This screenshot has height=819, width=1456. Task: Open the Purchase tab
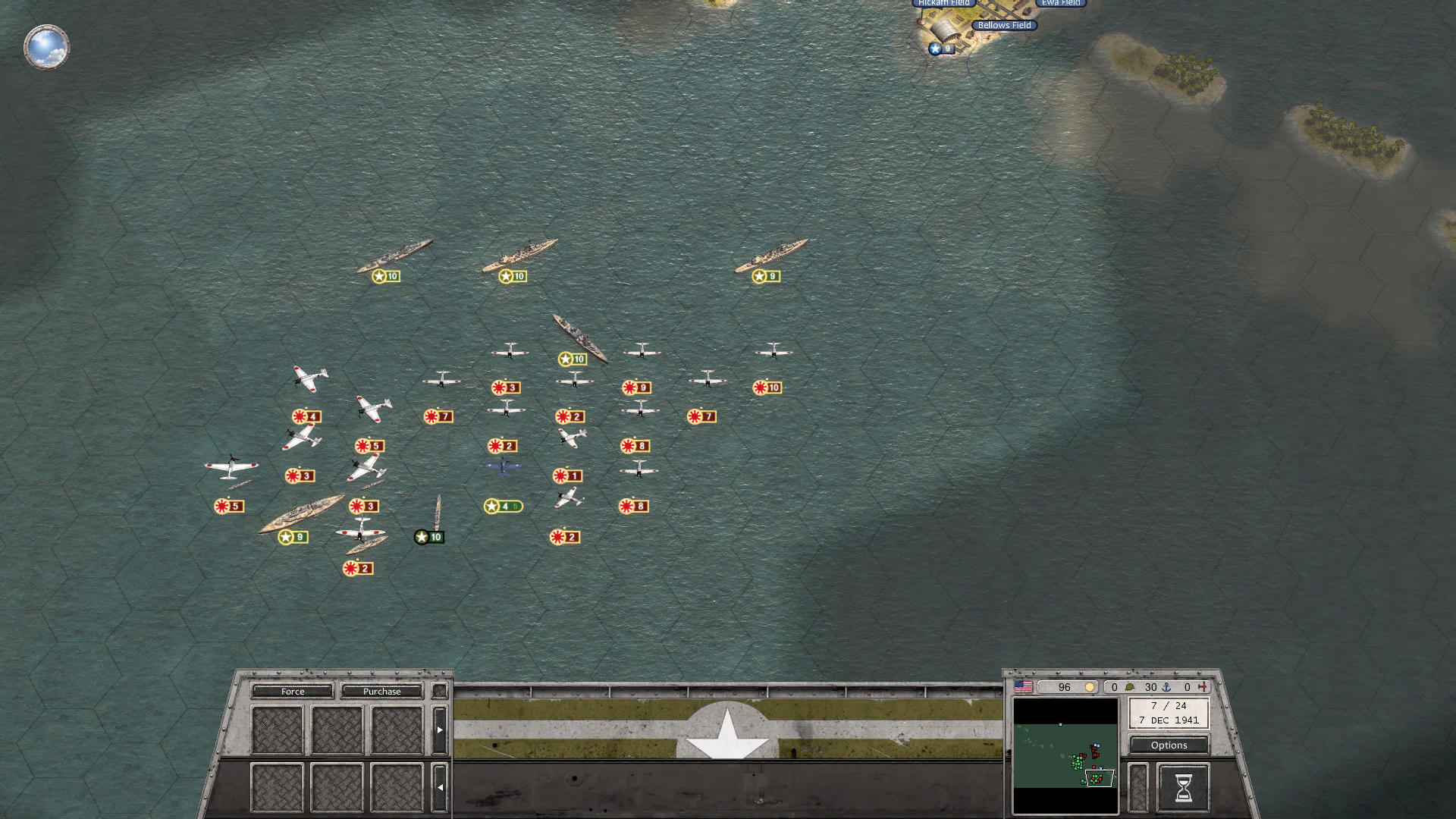click(x=382, y=691)
